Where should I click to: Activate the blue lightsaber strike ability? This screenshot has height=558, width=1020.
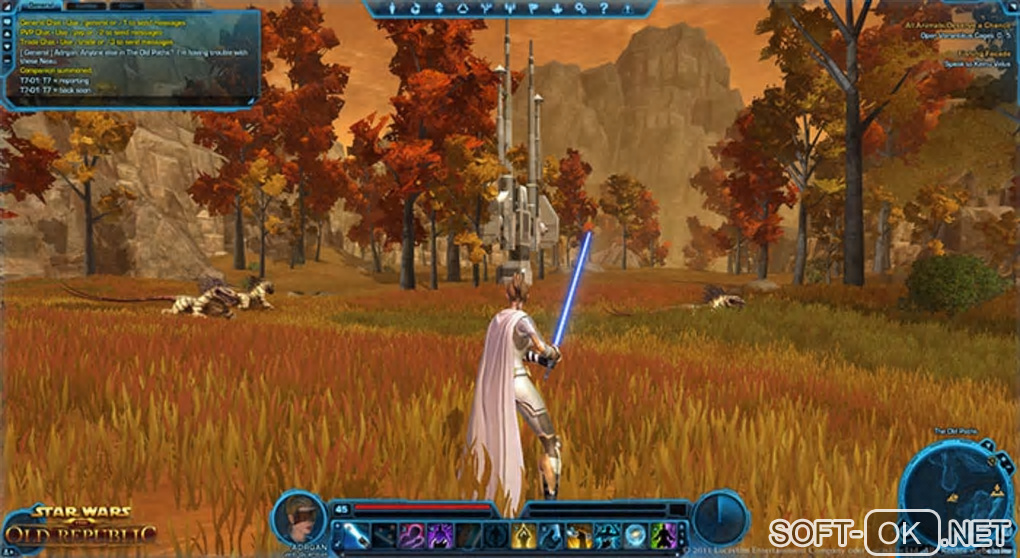[x=356, y=537]
